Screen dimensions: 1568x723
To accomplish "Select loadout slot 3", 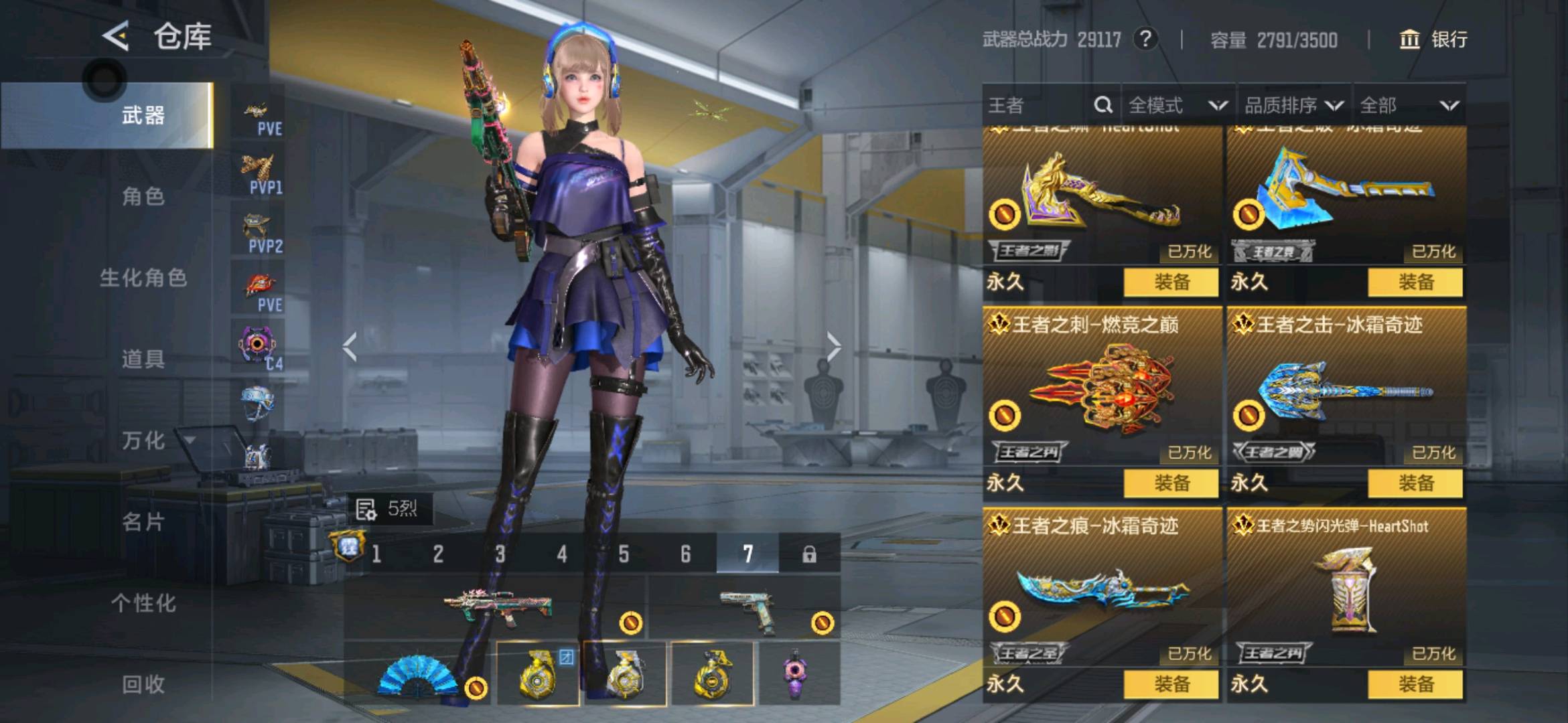I will (500, 554).
